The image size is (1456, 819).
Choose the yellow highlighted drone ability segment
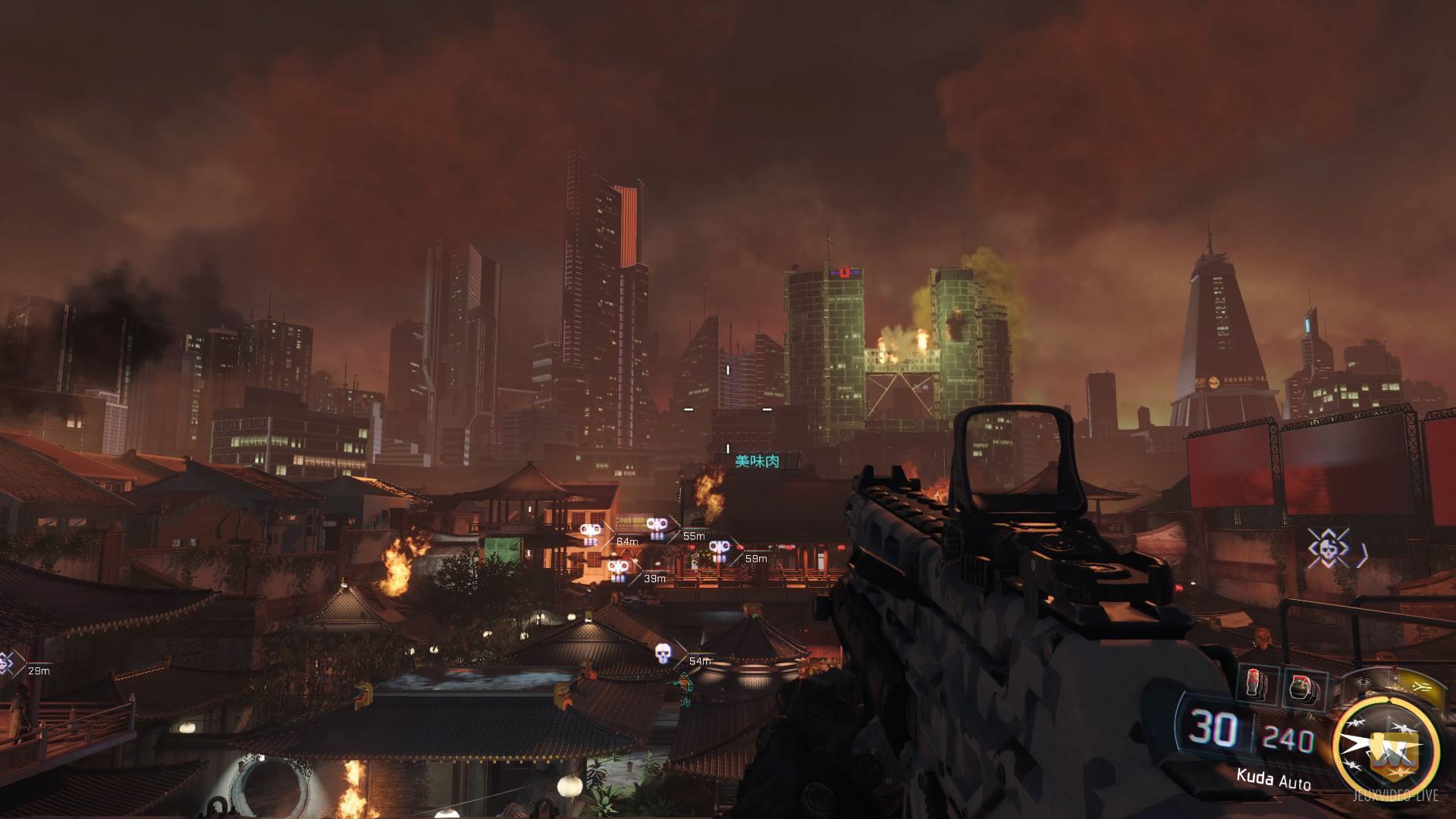(x=1418, y=685)
